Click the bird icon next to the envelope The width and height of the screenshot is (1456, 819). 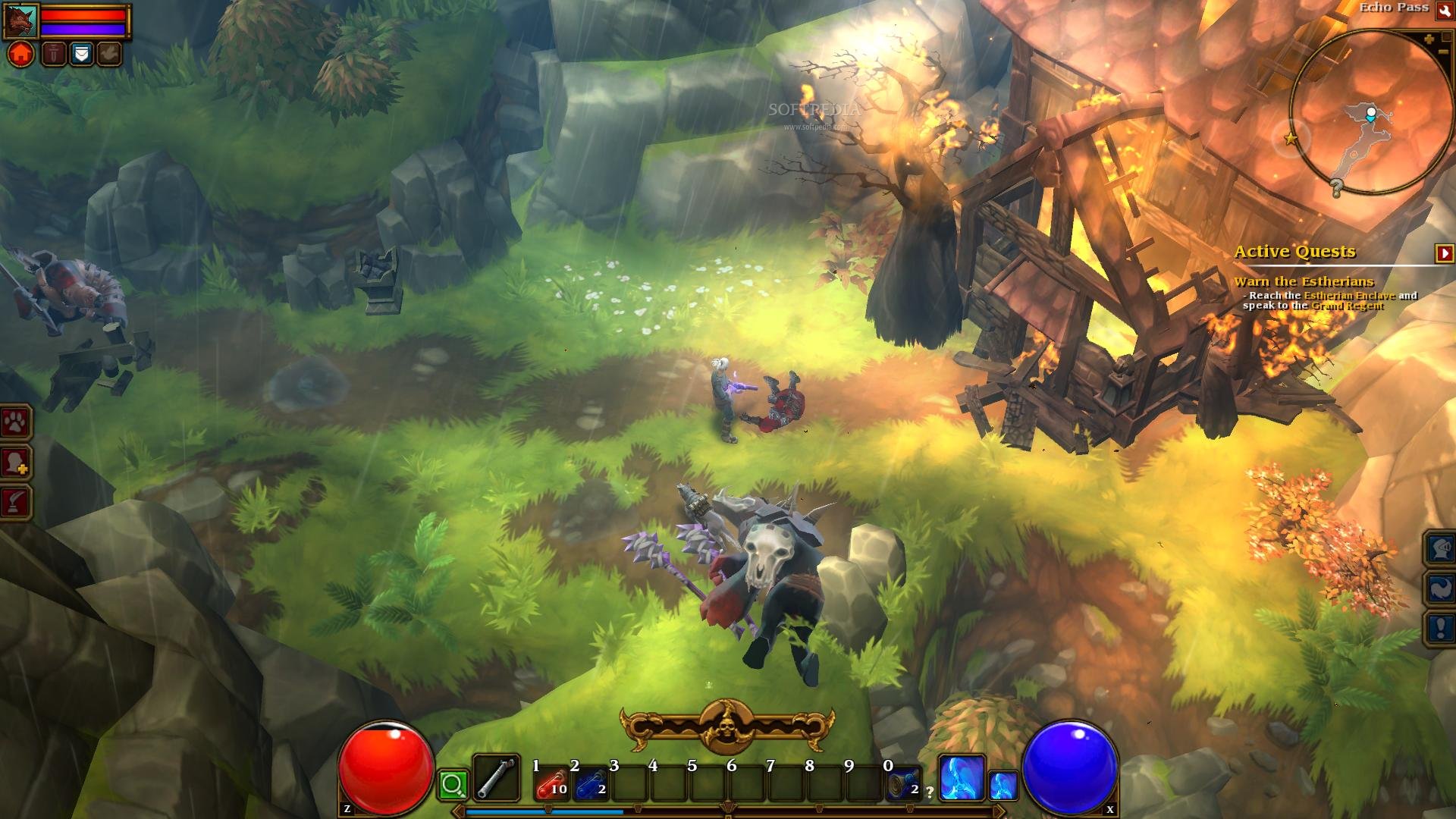[x=109, y=54]
